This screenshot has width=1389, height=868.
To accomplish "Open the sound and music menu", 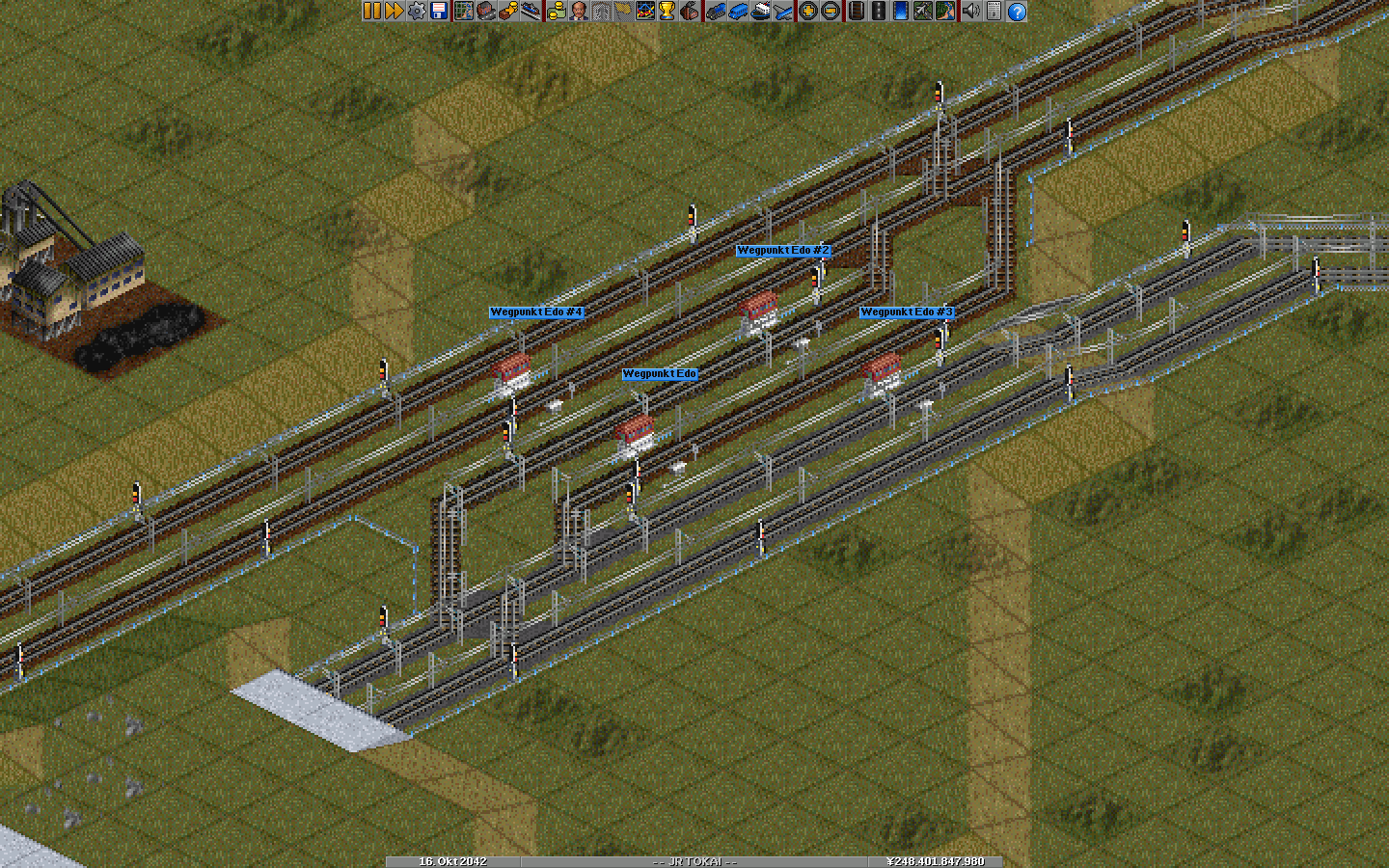I will [x=970, y=11].
